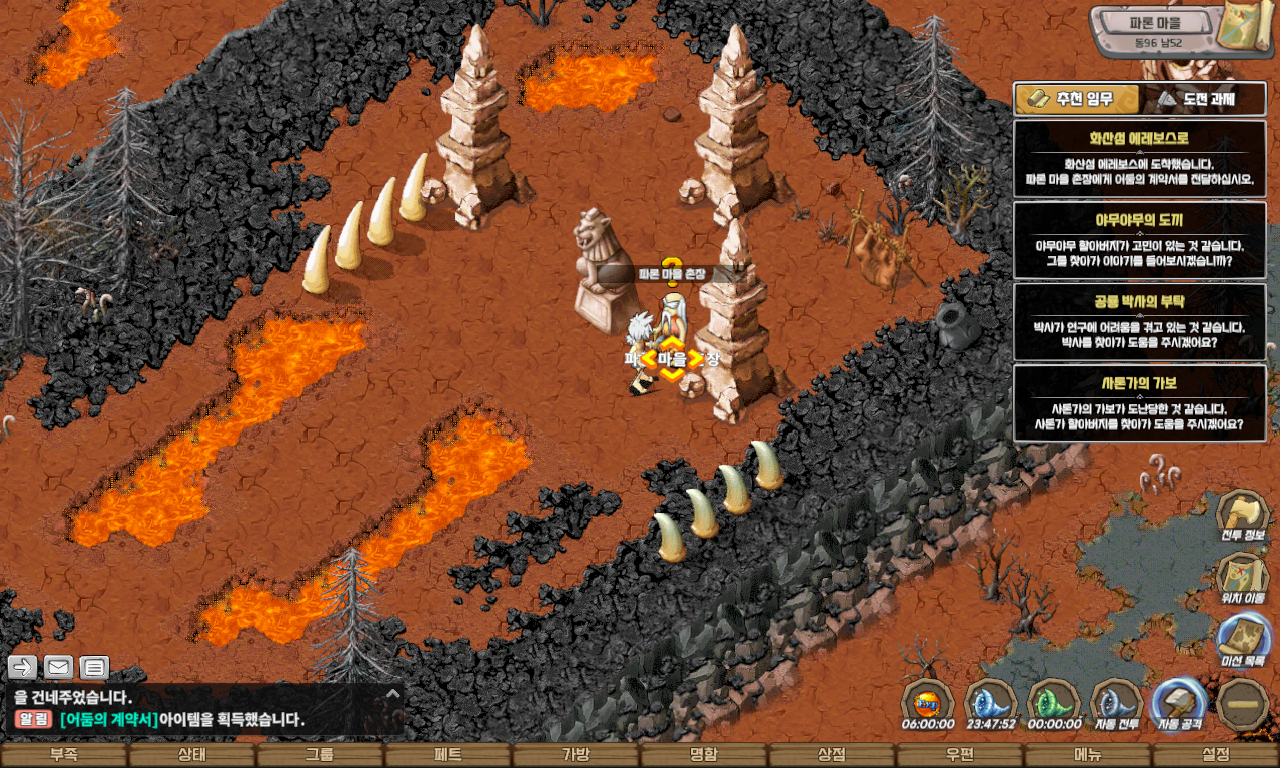The image size is (1280, 768).
Task: Open the 상점 (shop) menu
Action: coord(832,755)
